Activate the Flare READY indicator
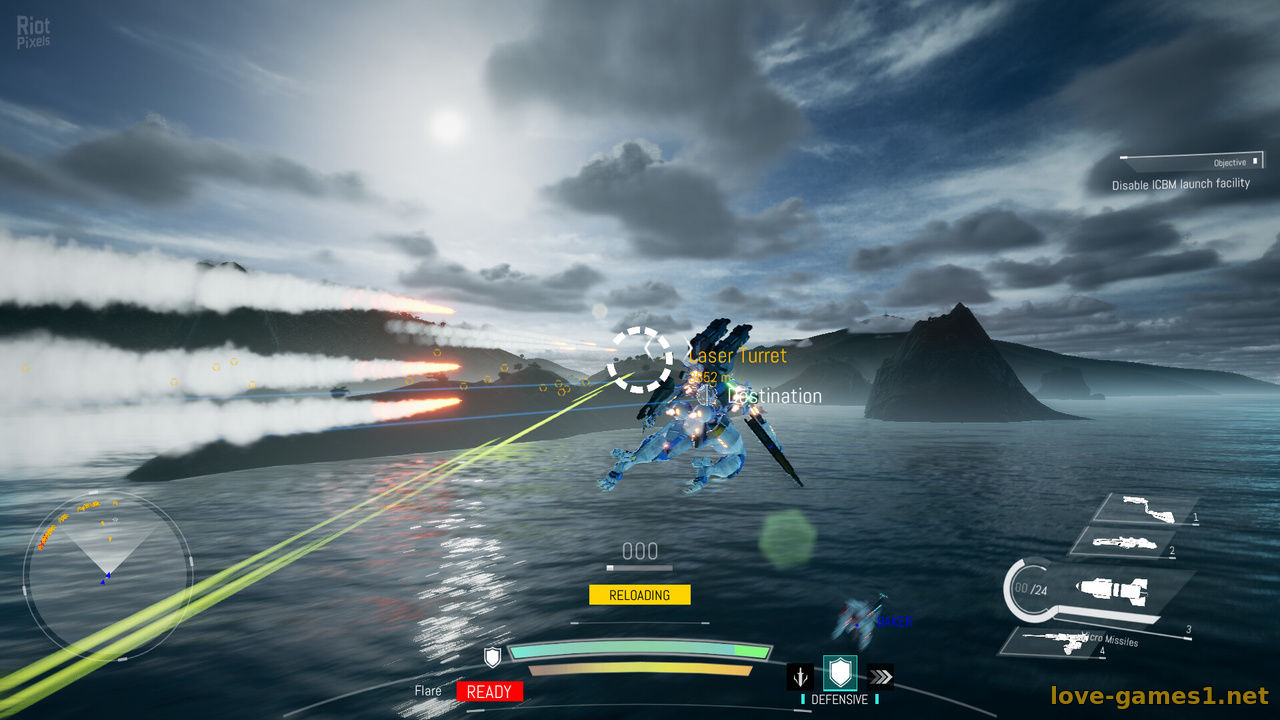1280x720 pixels. click(489, 691)
